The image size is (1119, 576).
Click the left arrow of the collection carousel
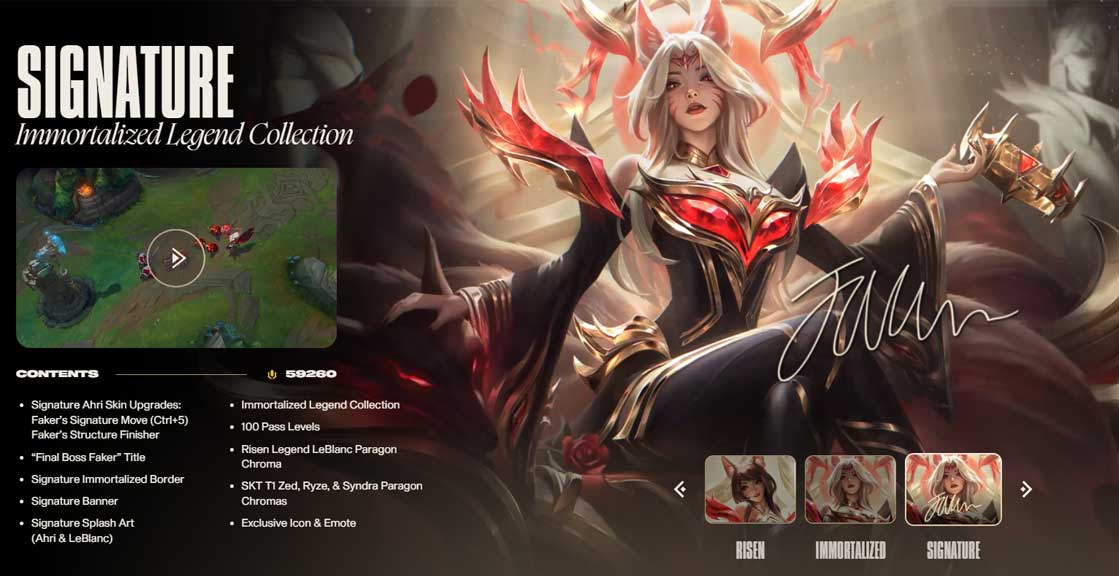(x=680, y=489)
